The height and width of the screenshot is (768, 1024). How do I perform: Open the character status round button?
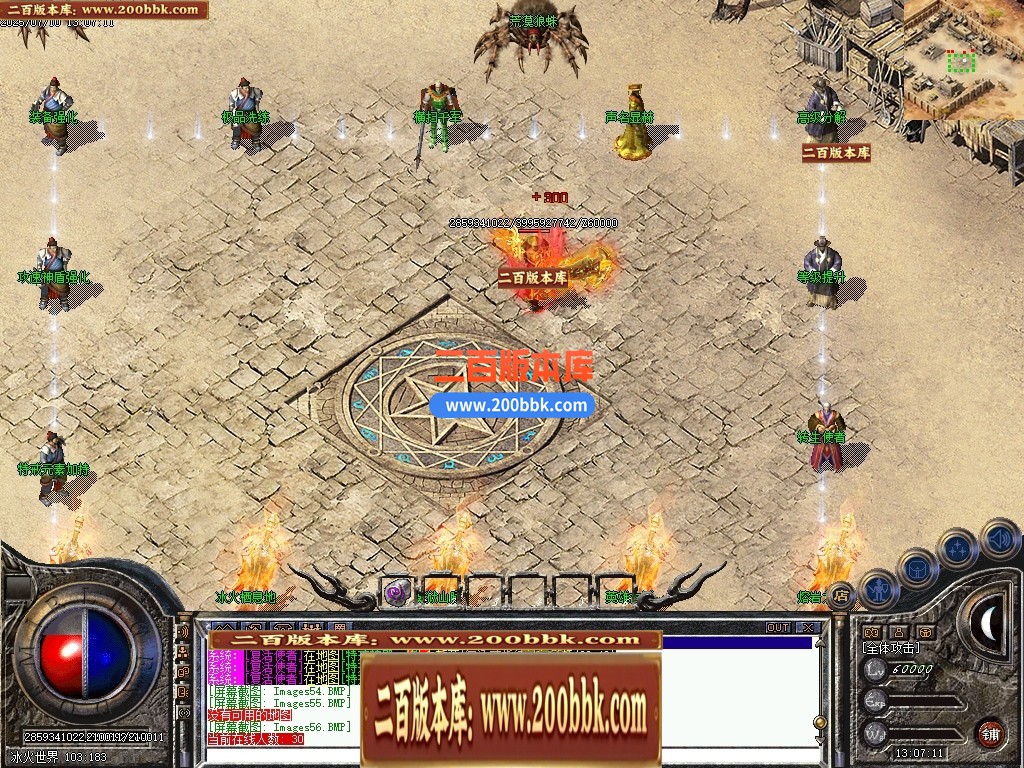880,590
